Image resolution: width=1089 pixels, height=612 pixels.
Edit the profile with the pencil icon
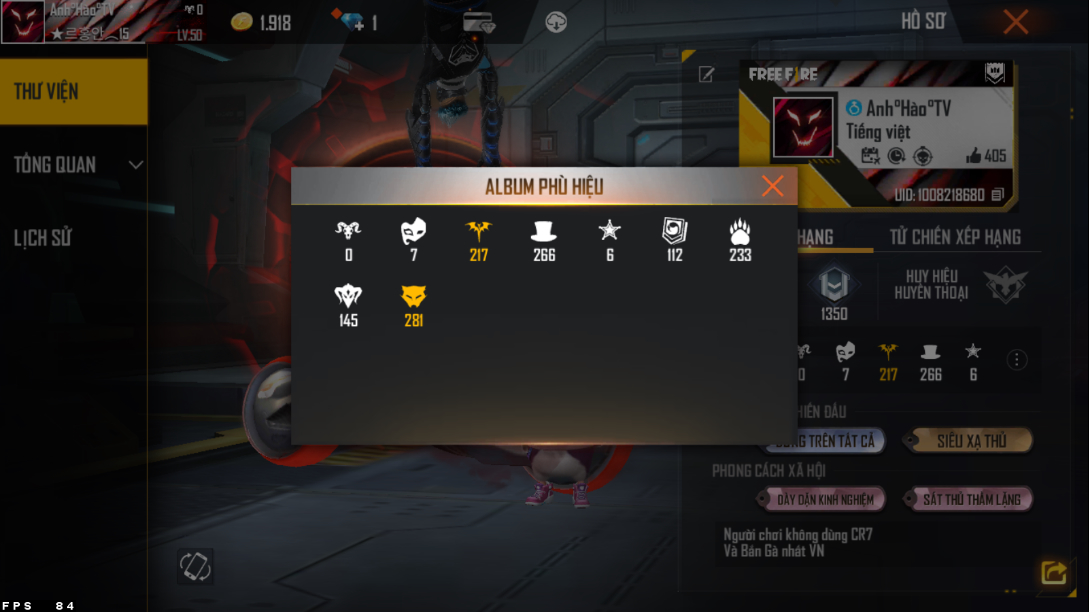coord(706,75)
